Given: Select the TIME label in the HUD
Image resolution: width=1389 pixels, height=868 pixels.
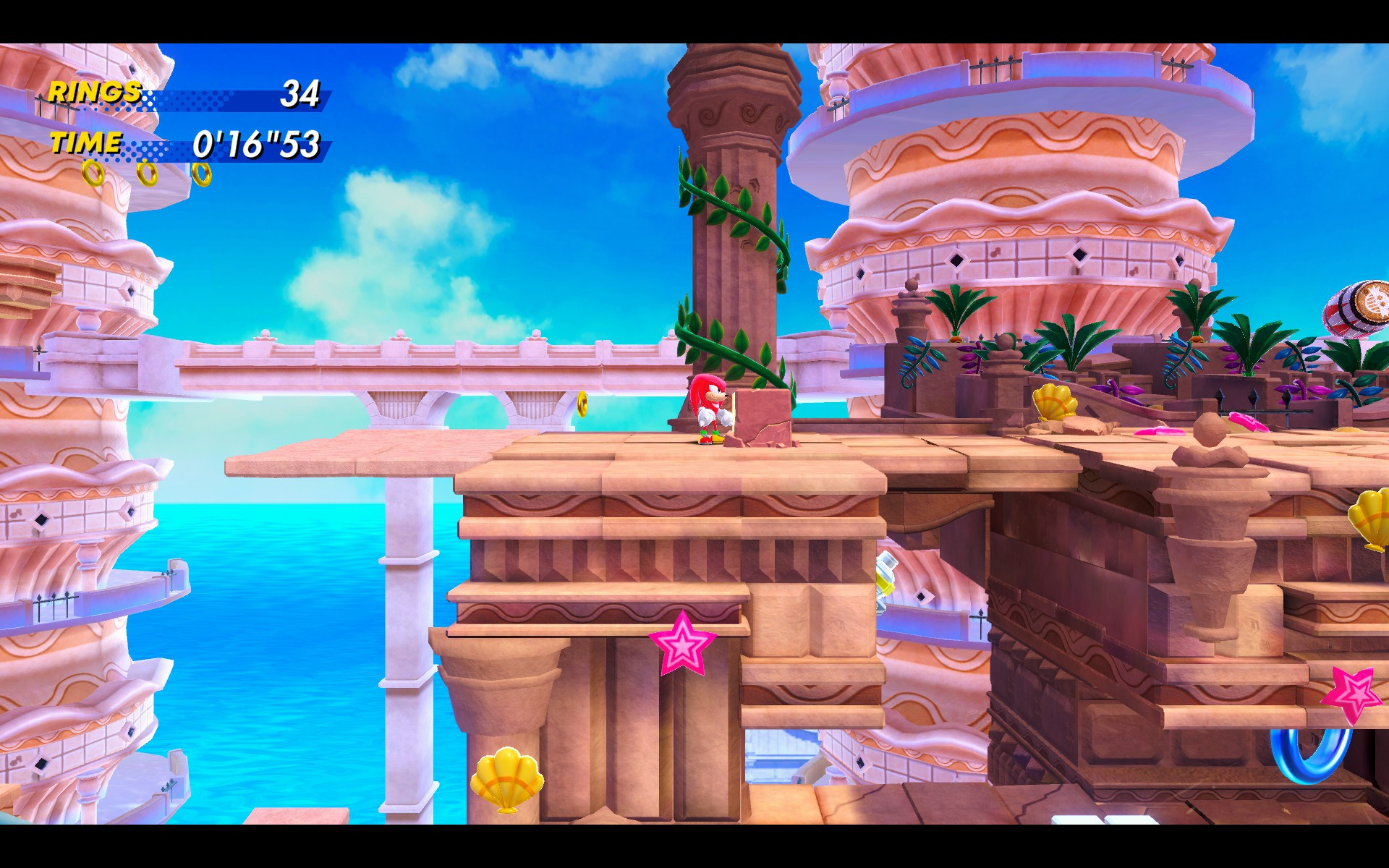Looking at the screenshot, I should coord(85,143).
